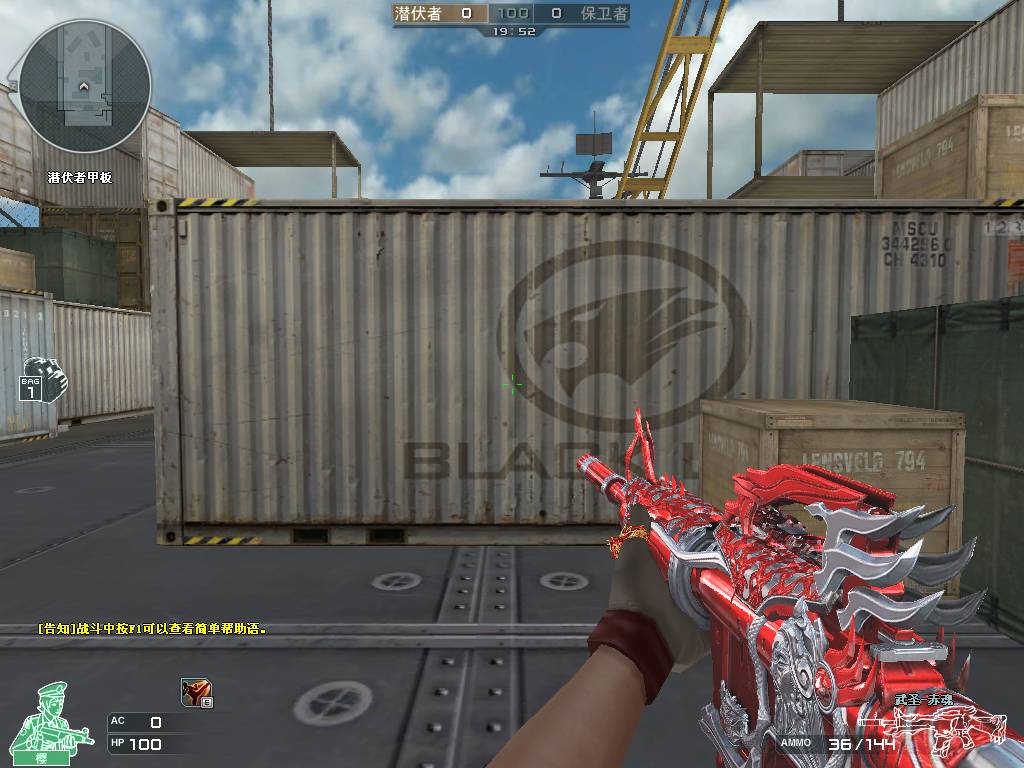
Task: Open the BAG 1 backpack icon
Action: [x=40, y=379]
